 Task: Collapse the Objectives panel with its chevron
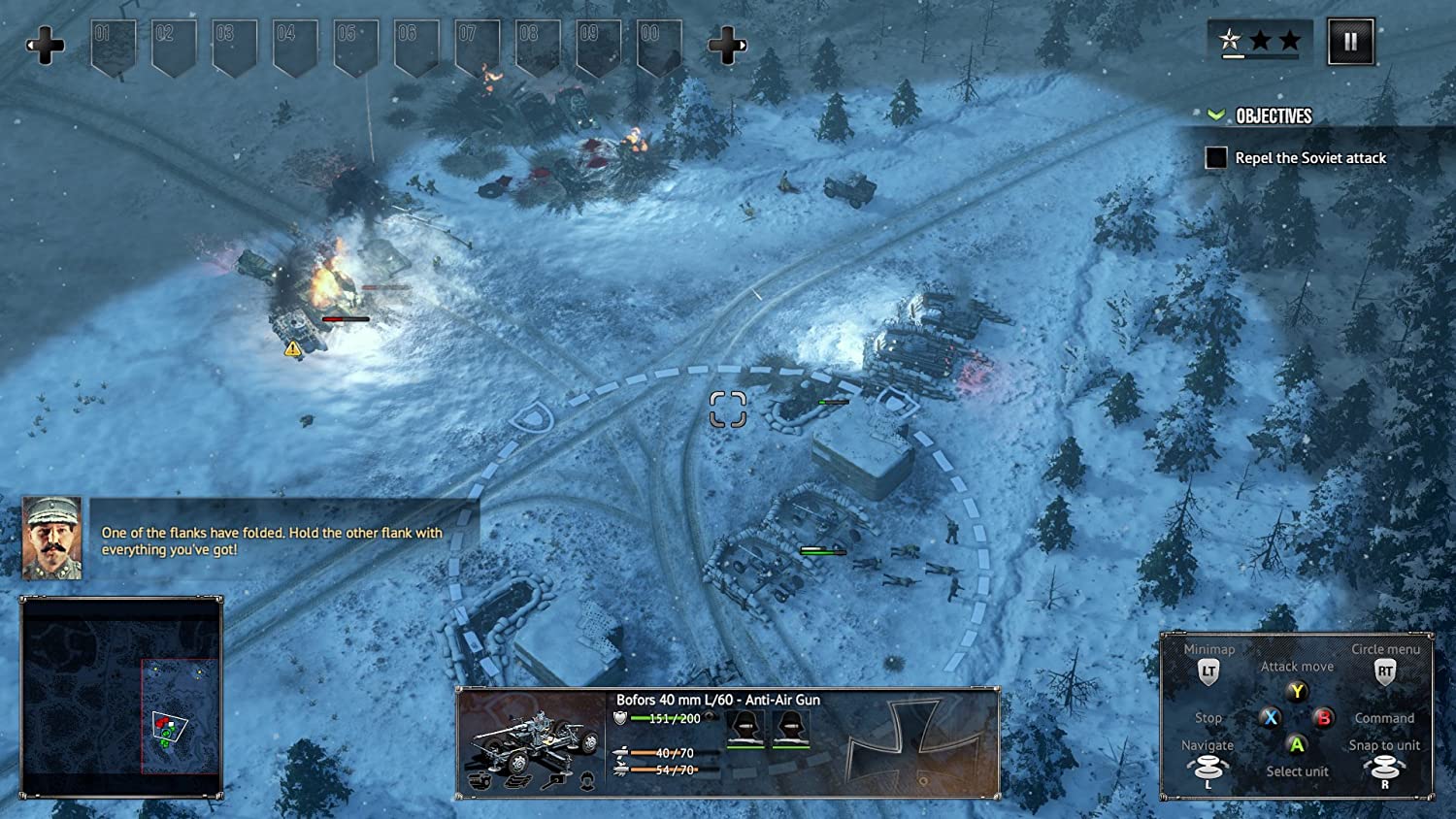pos(1215,115)
